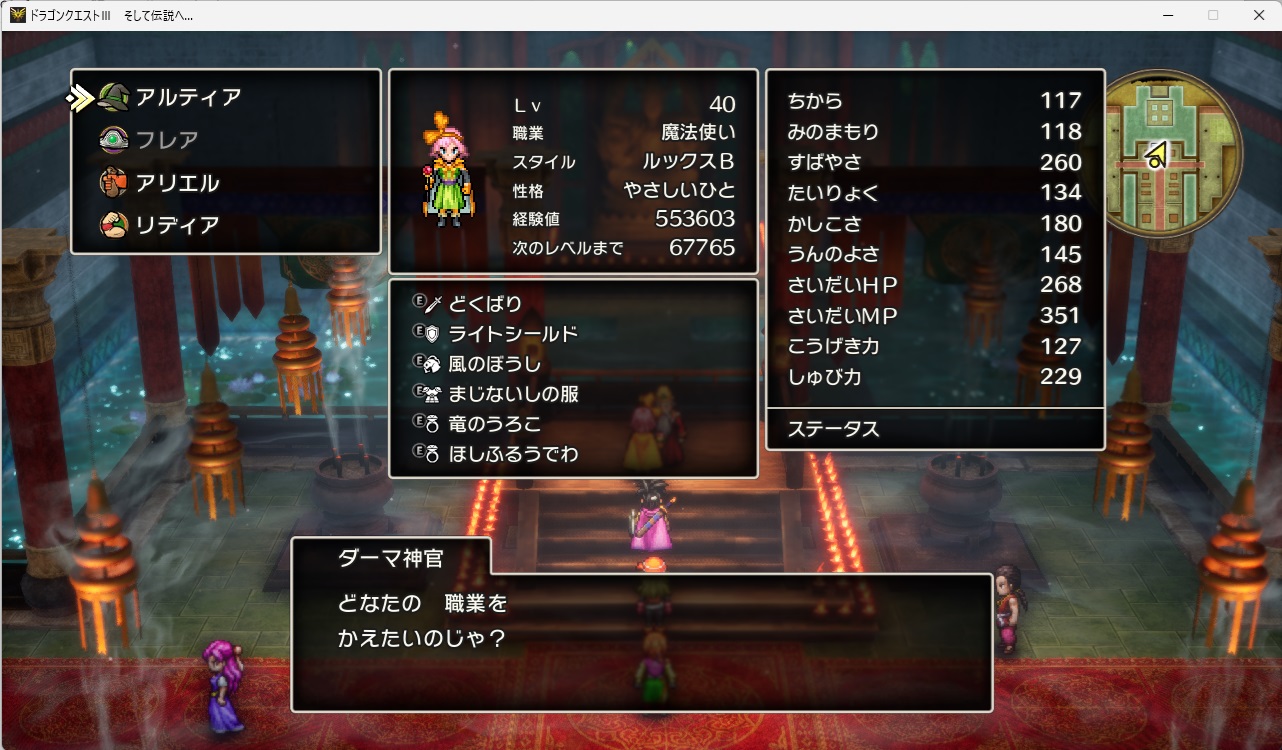Choose フレア from the party list
The width and height of the screenshot is (1282, 750).
[x=167, y=140]
